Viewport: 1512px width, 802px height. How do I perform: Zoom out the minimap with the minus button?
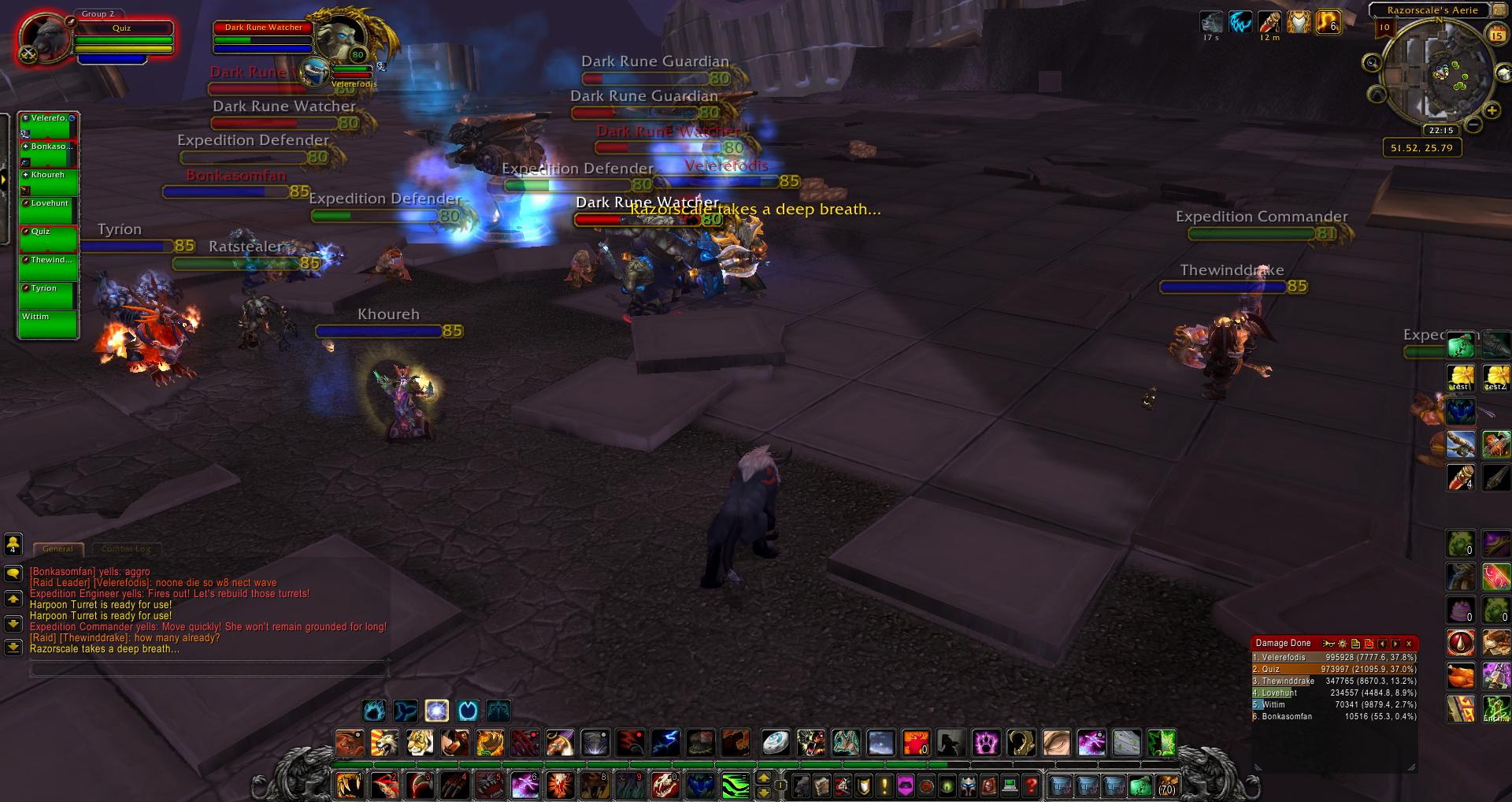coord(1475,124)
